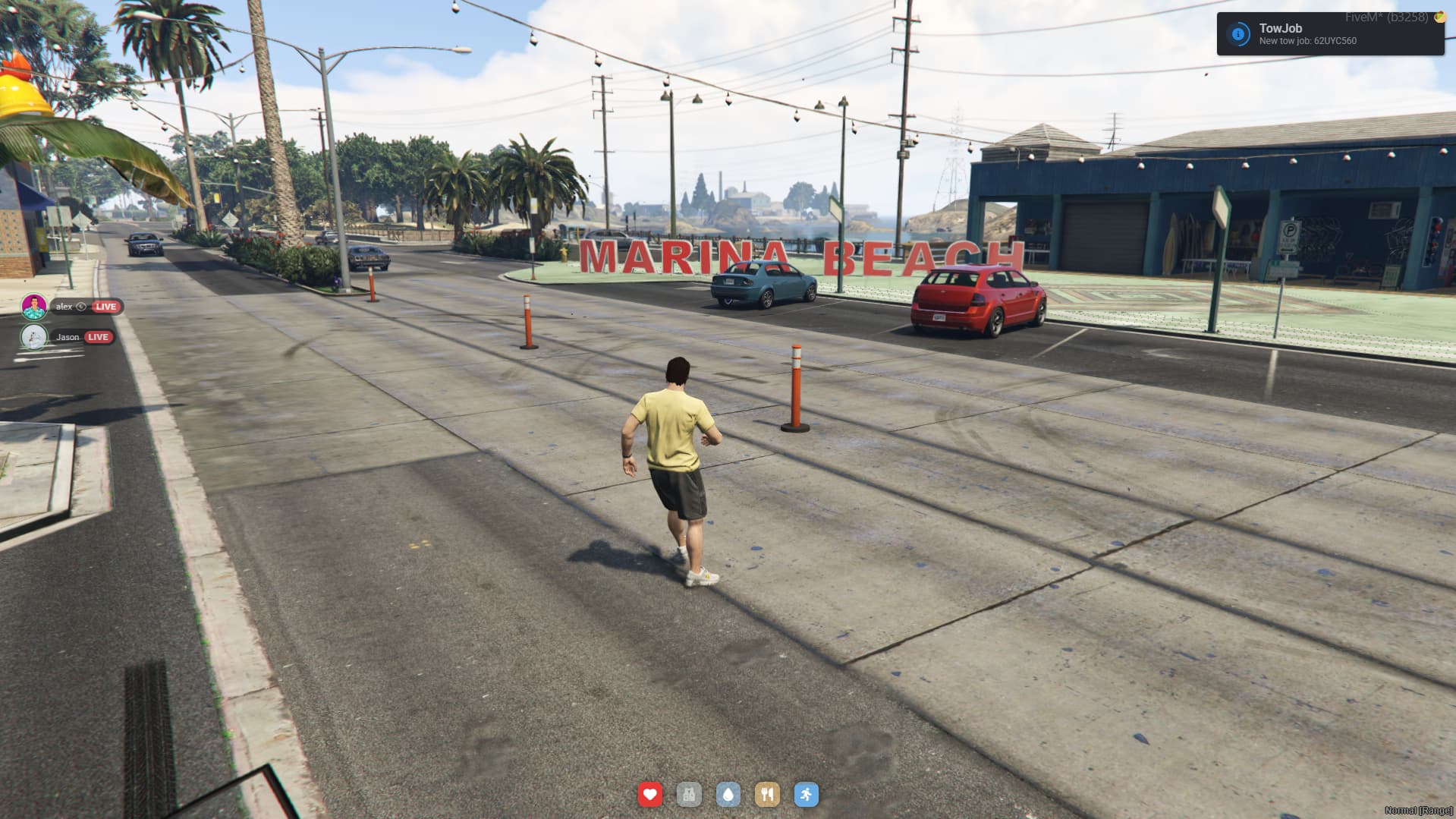The width and height of the screenshot is (1456, 819).
Task: Toggle Jason's LIVE badge
Action: 98,337
